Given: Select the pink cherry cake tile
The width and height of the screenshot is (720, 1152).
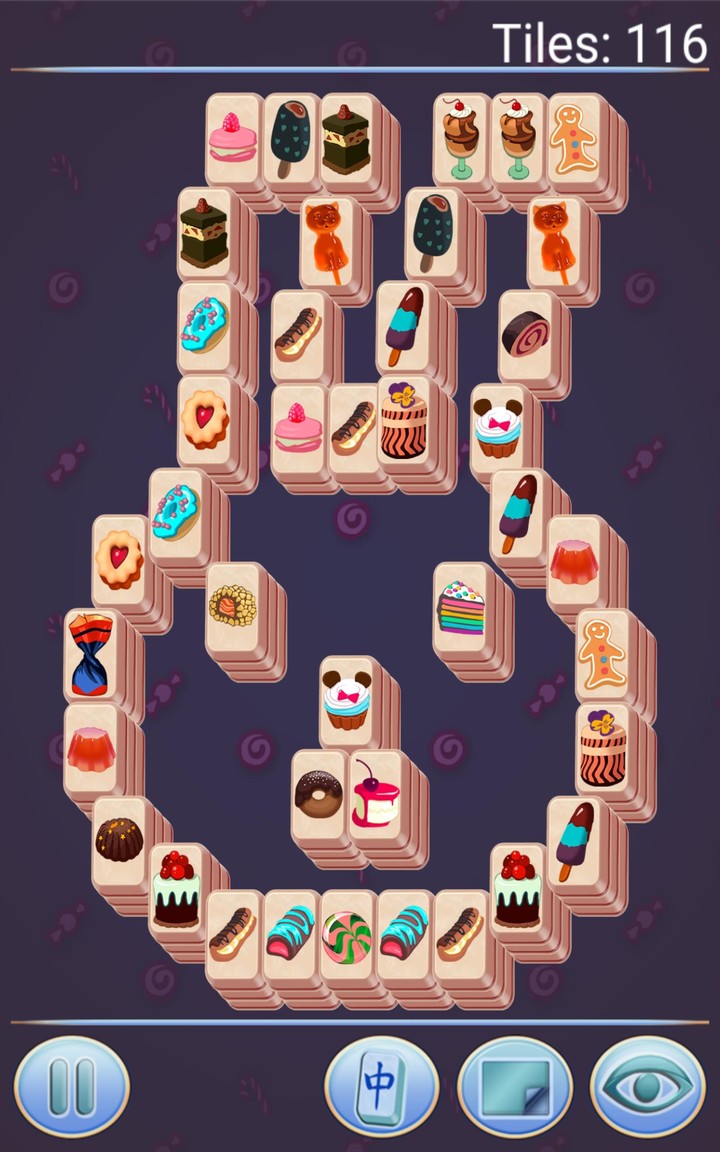Looking at the screenshot, I should pyautogui.click(x=376, y=793).
